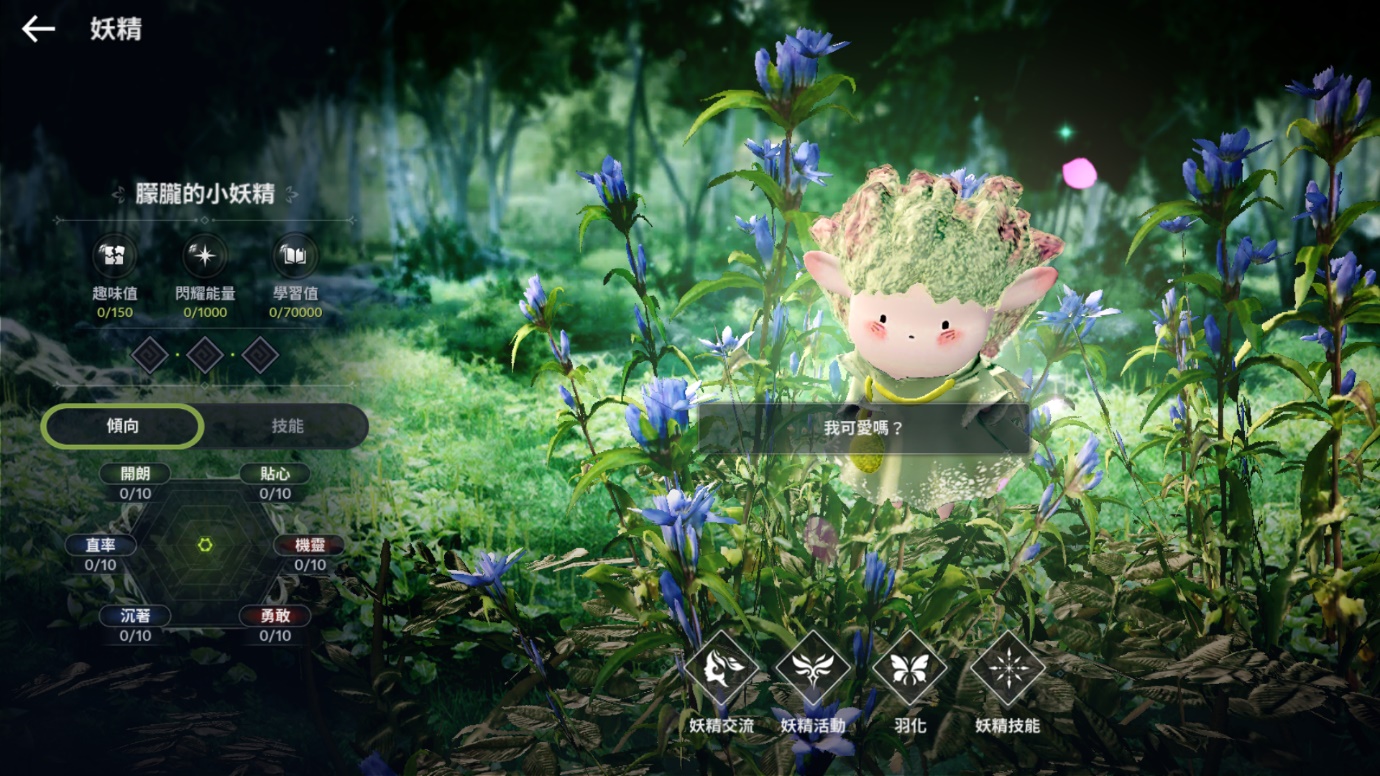Click the 學習值 book icon

pos(295,256)
